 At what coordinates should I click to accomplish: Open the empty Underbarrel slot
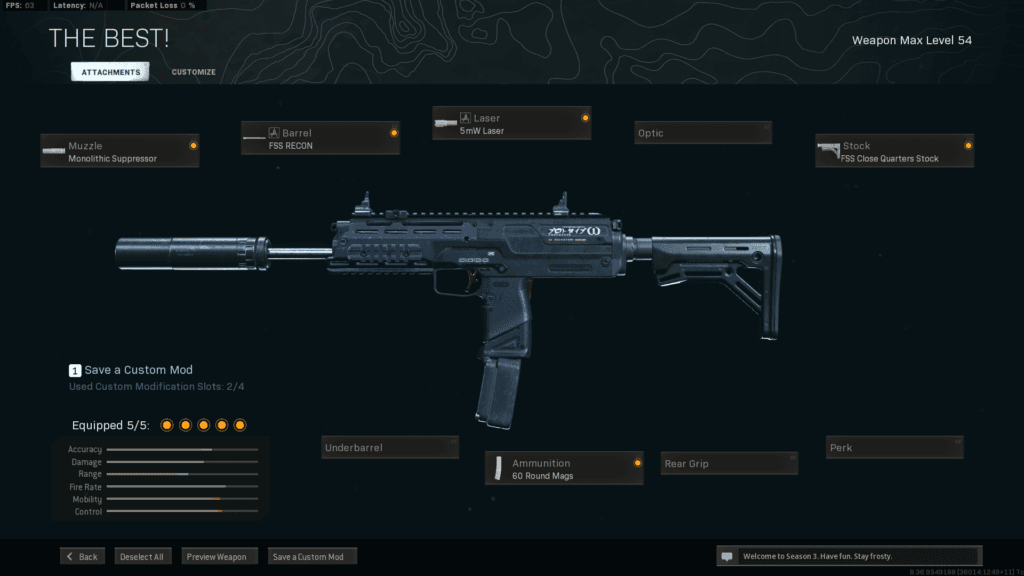tap(389, 447)
